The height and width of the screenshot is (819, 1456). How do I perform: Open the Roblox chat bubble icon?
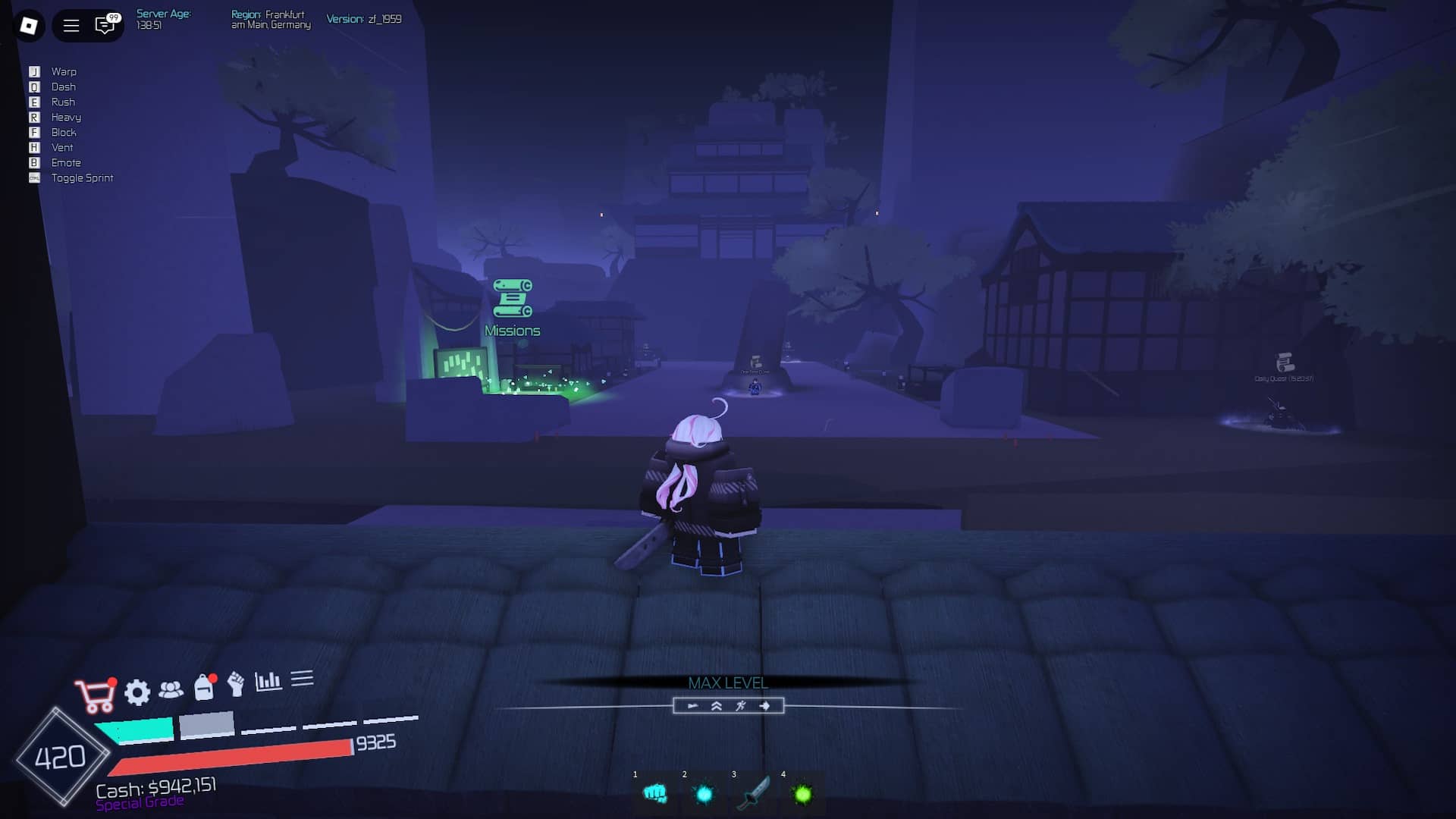(x=105, y=24)
